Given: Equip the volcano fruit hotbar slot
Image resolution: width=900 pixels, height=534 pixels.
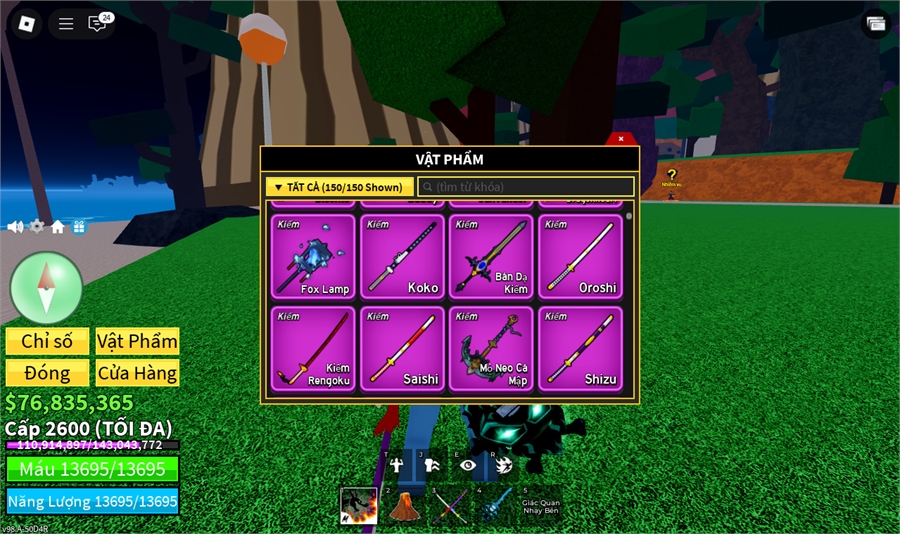Looking at the screenshot, I should (402, 506).
